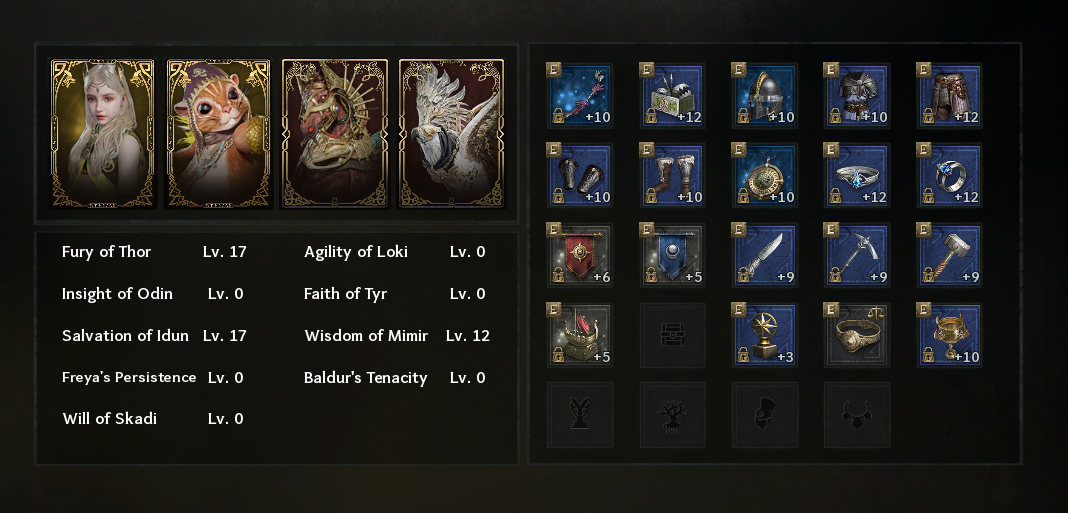Select the red banner +6 slot

coord(581,256)
